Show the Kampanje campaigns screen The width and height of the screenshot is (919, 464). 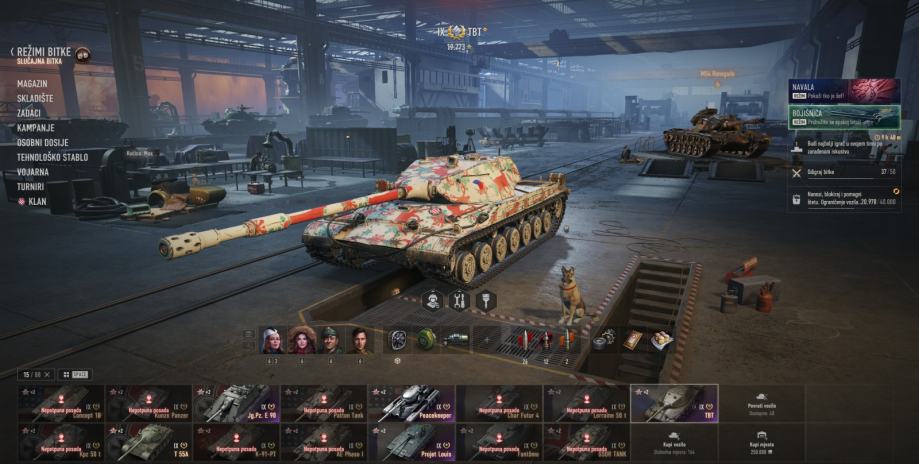36,128
